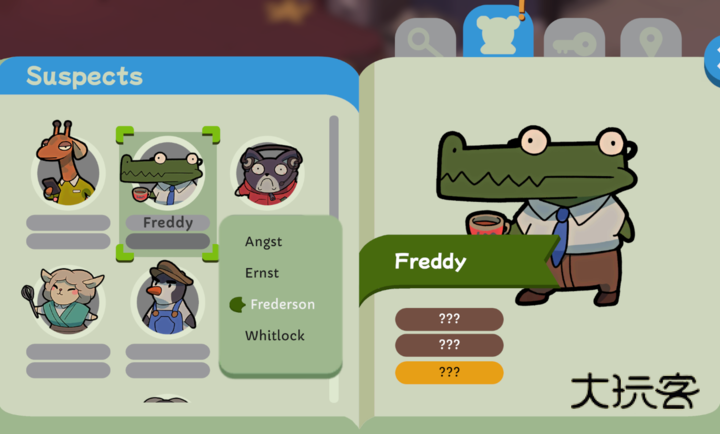Image resolution: width=720 pixels, height=434 pixels.
Task: Select Freddy the crocodile suspect portrait
Action: coord(166,172)
